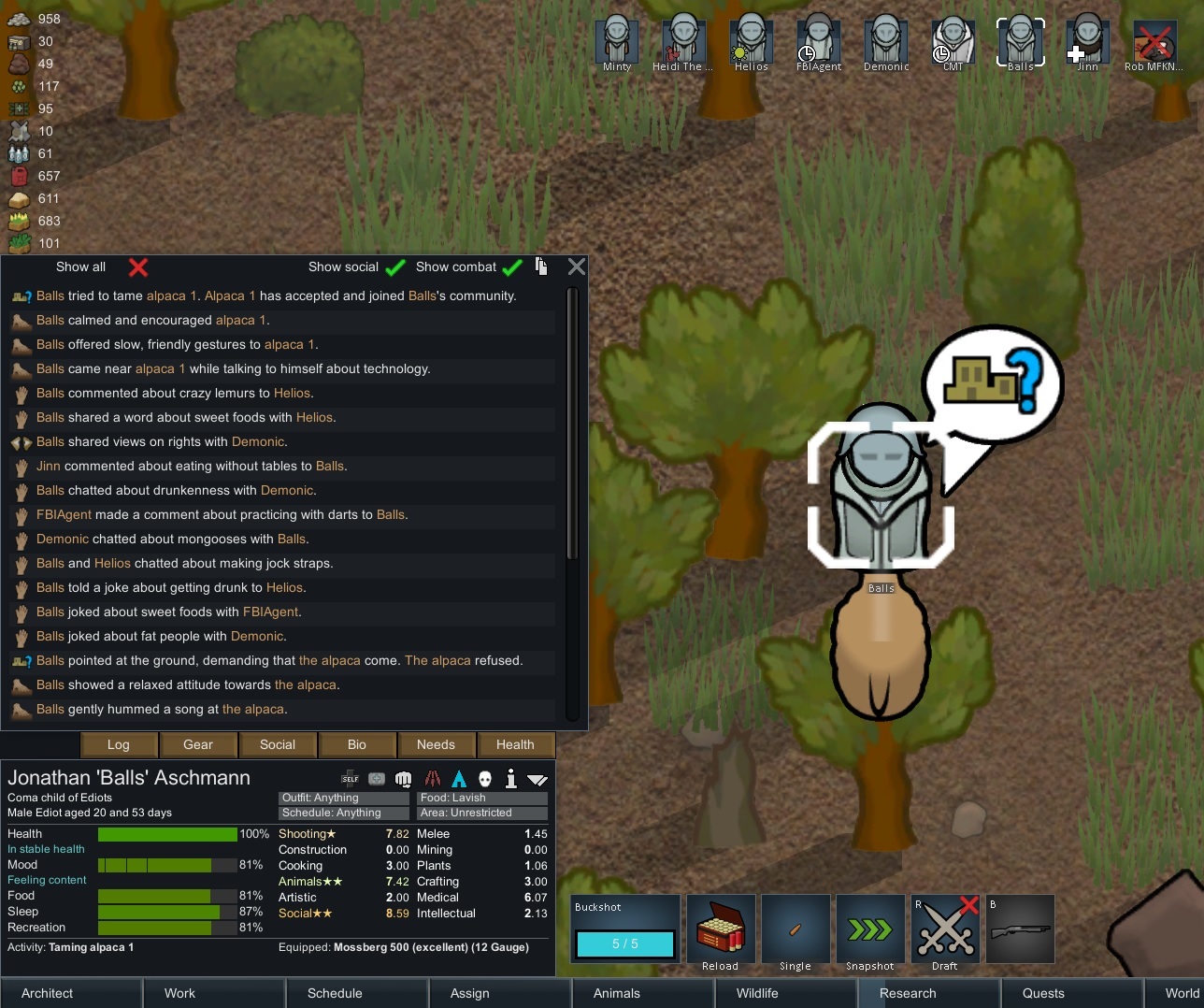Show the Bio tab
The height and width of the screenshot is (1008, 1204).
[x=357, y=744]
